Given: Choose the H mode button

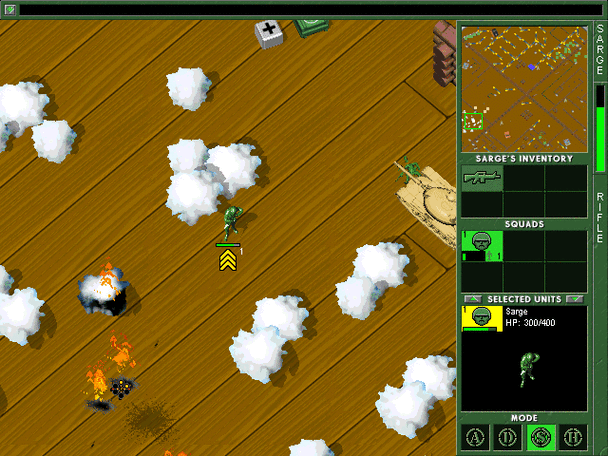Looking at the screenshot, I should tap(572, 437).
